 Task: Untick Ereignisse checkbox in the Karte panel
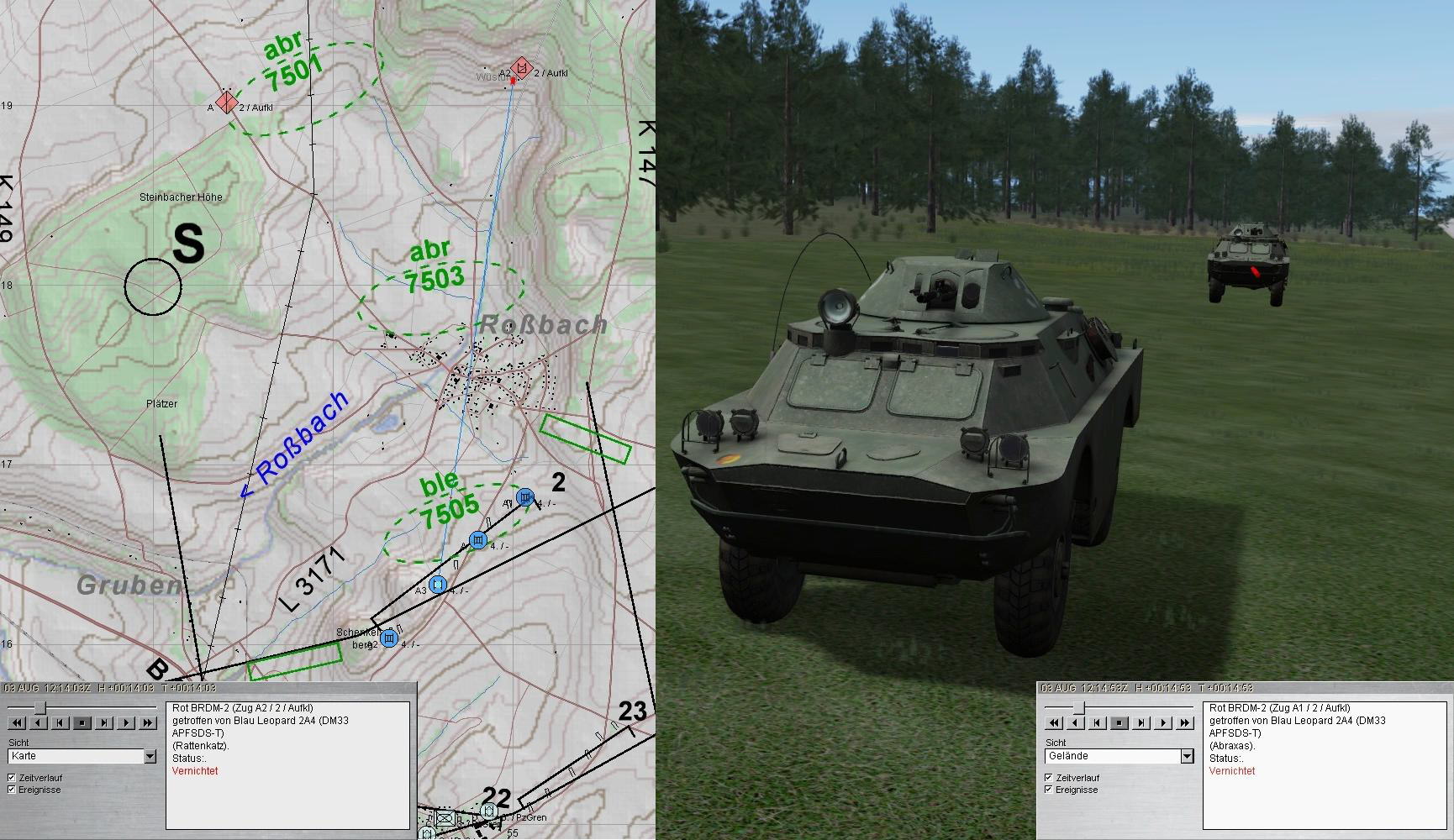pos(12,790)
